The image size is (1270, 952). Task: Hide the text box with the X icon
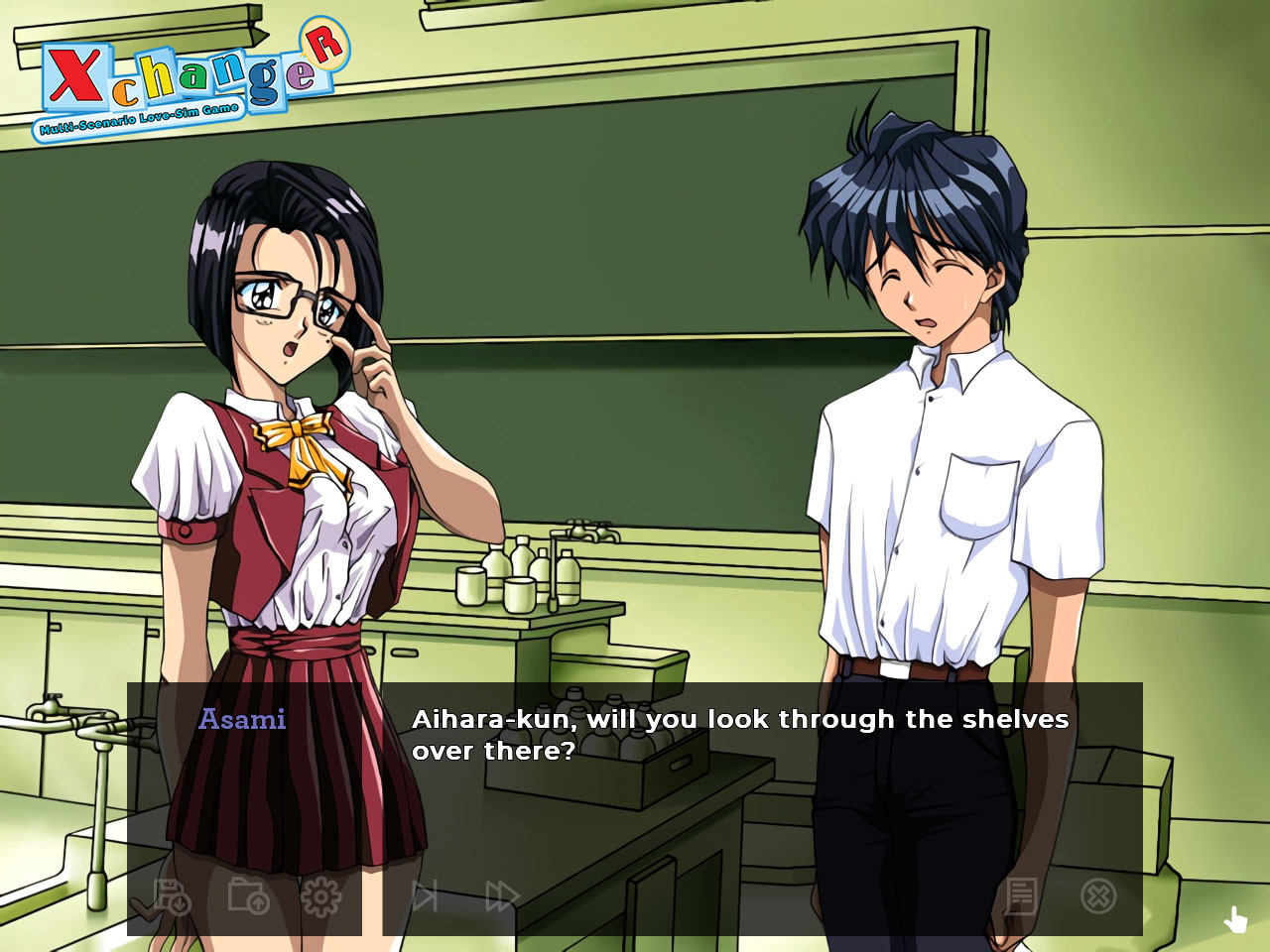coord(1097,896)
